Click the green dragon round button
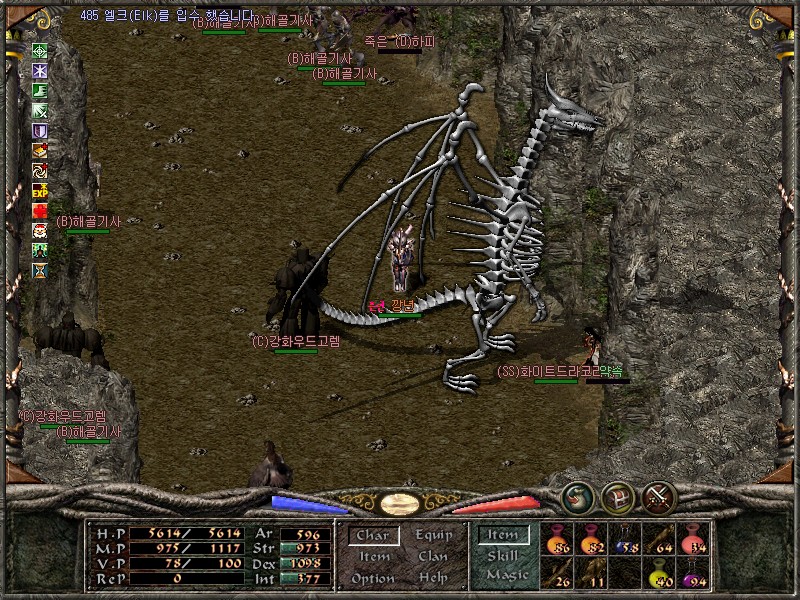 coord(577,497)
